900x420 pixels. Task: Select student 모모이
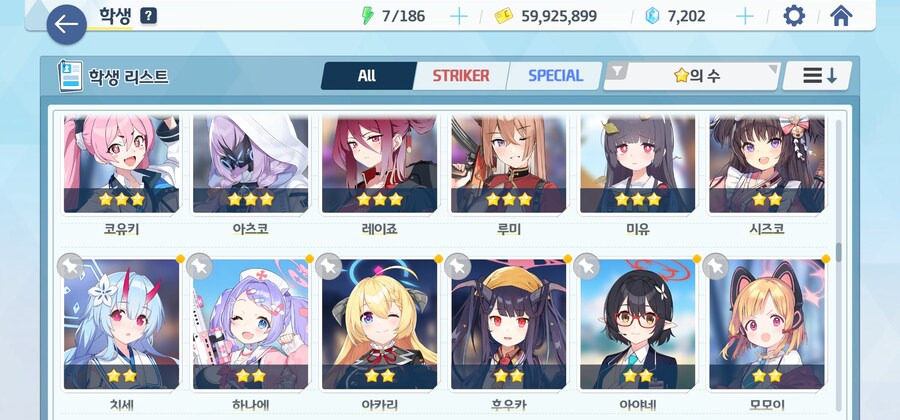pyautogui.click(x=767, y=325)
